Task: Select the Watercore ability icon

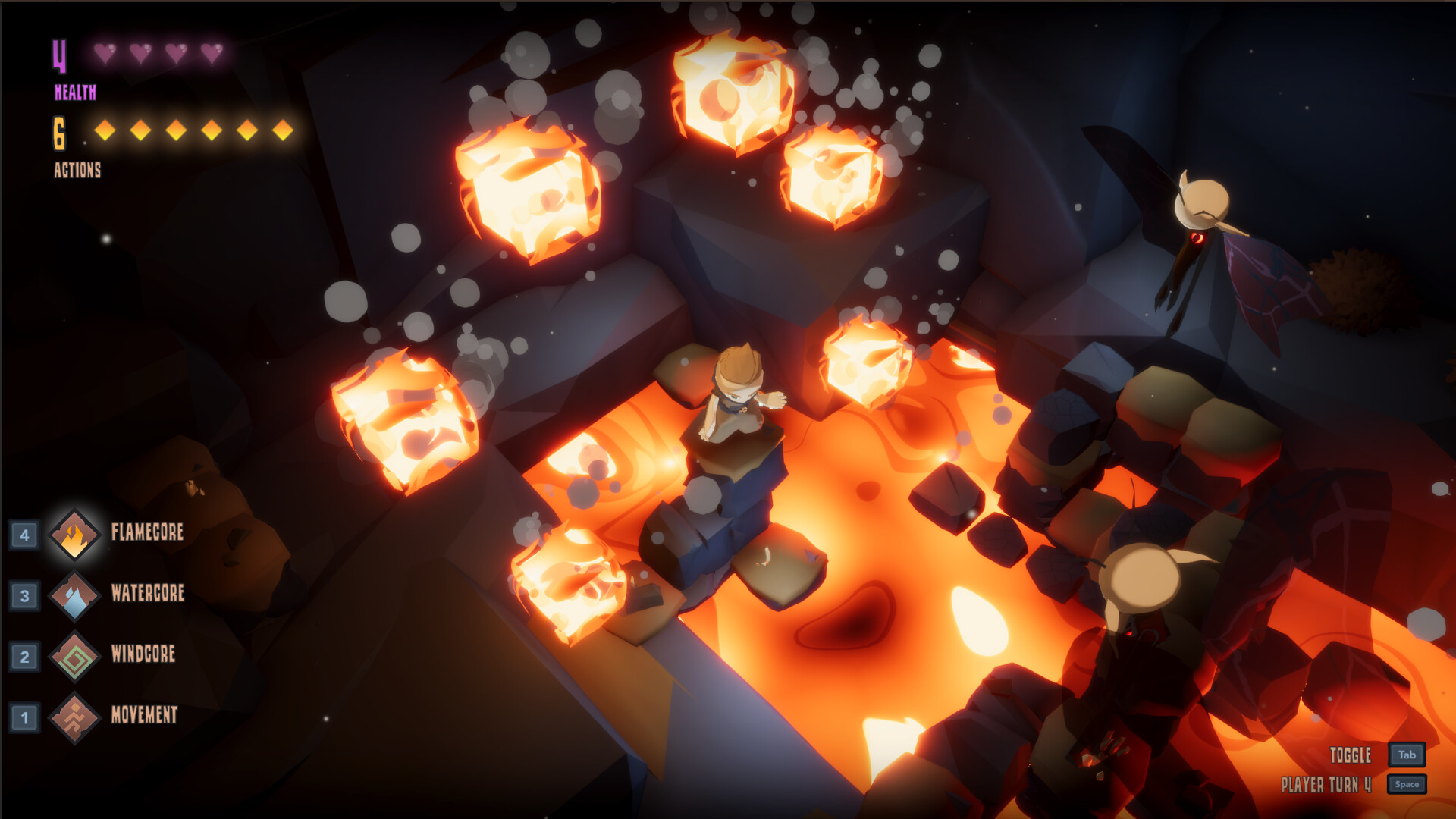Action: point(74,595)
